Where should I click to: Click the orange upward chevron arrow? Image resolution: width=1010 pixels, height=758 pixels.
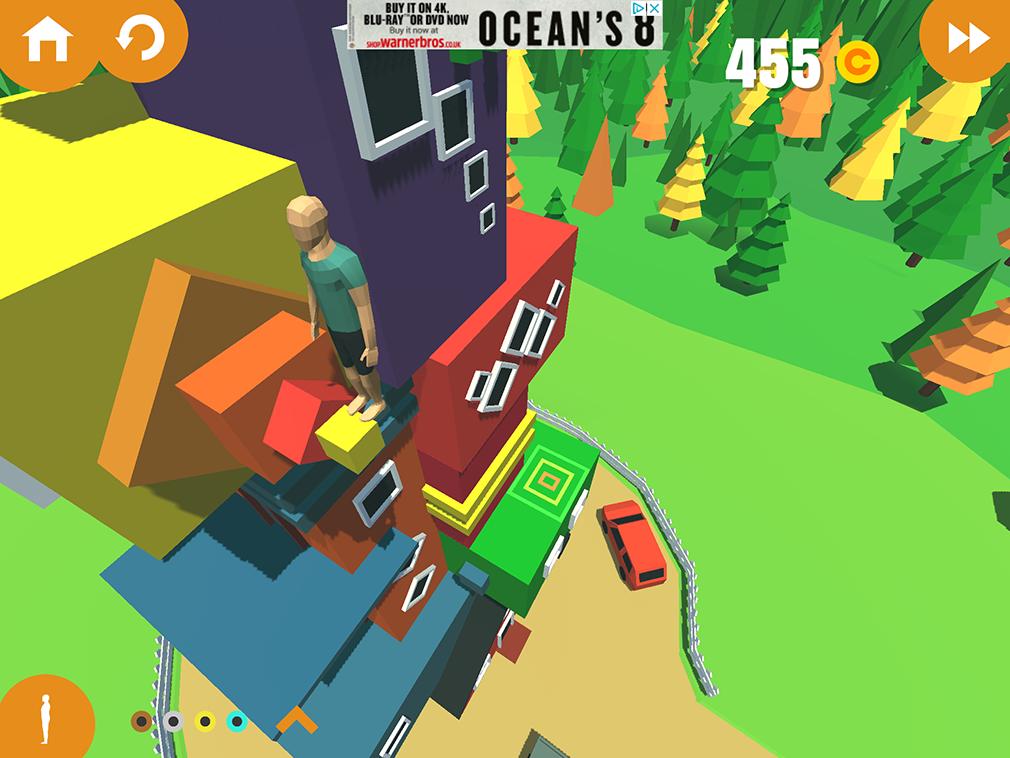[297, 720]
